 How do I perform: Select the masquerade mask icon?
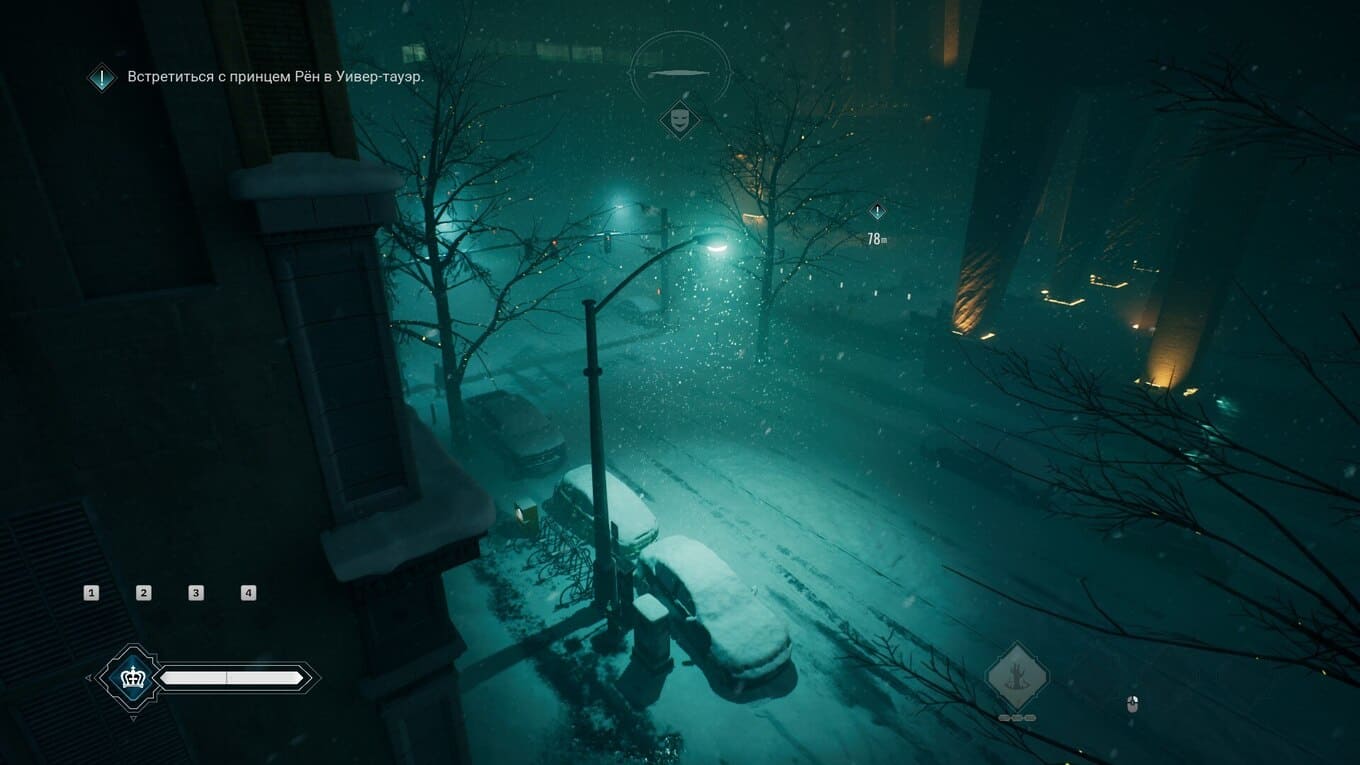click(x=679, y=120)
